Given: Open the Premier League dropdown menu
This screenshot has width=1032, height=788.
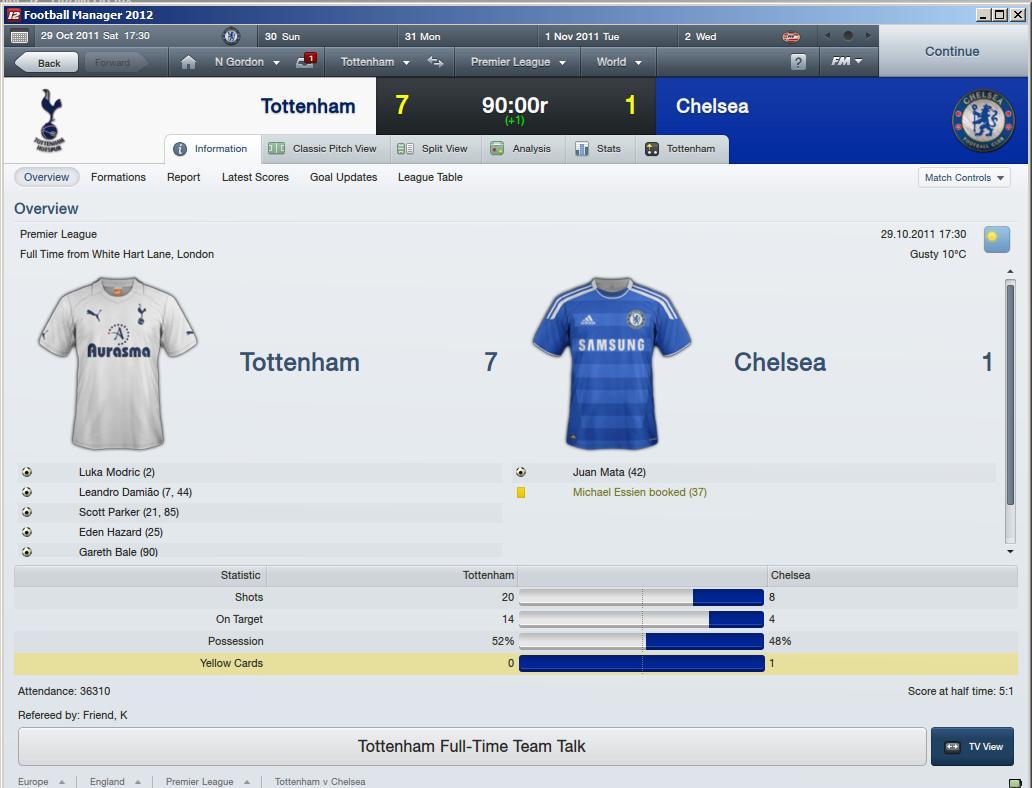Looking at the screenshot, I should click(517, 62).
